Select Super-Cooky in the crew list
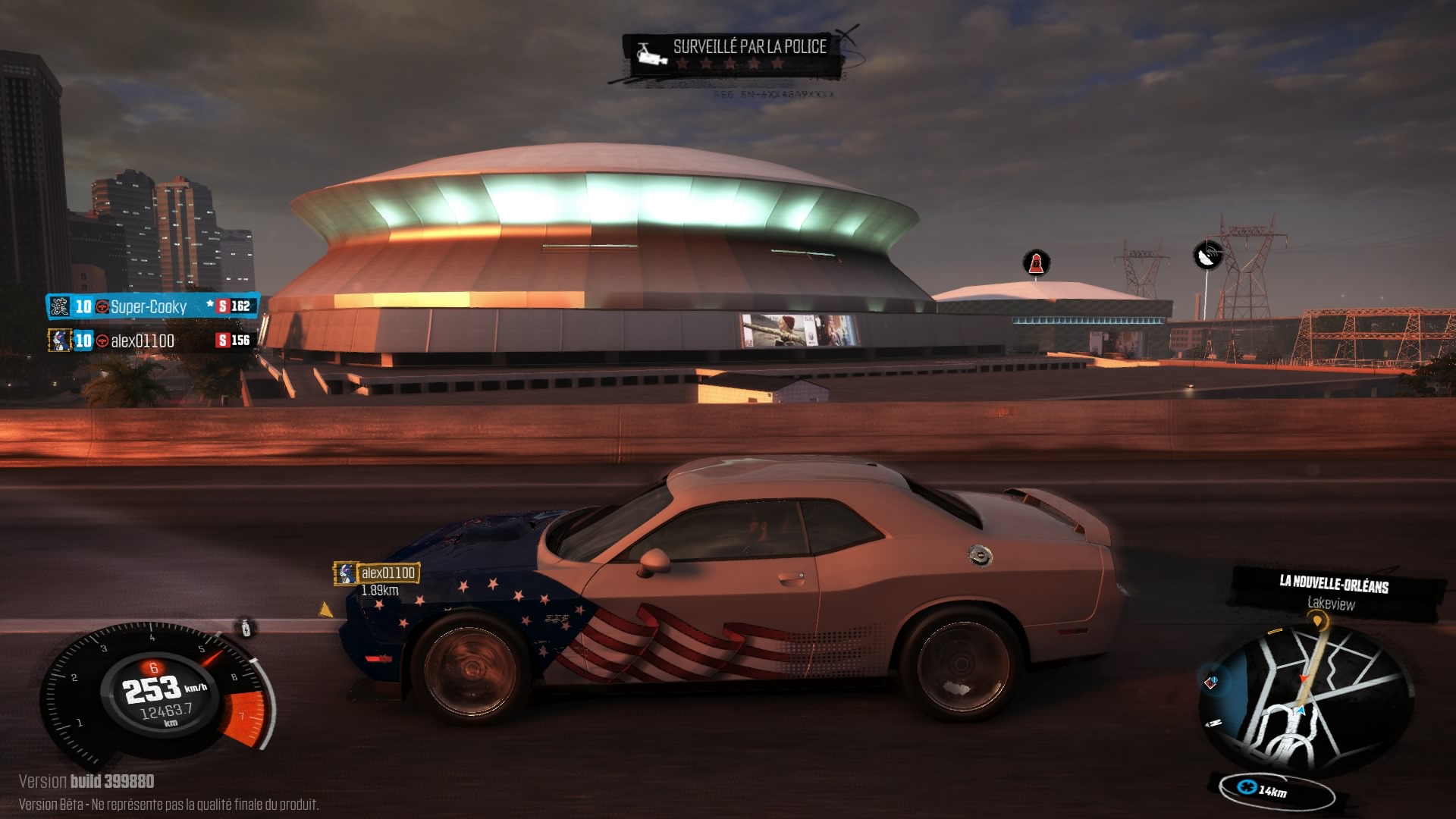The height and width of the screenshot is (819, 1456). [x=149, y=306]
